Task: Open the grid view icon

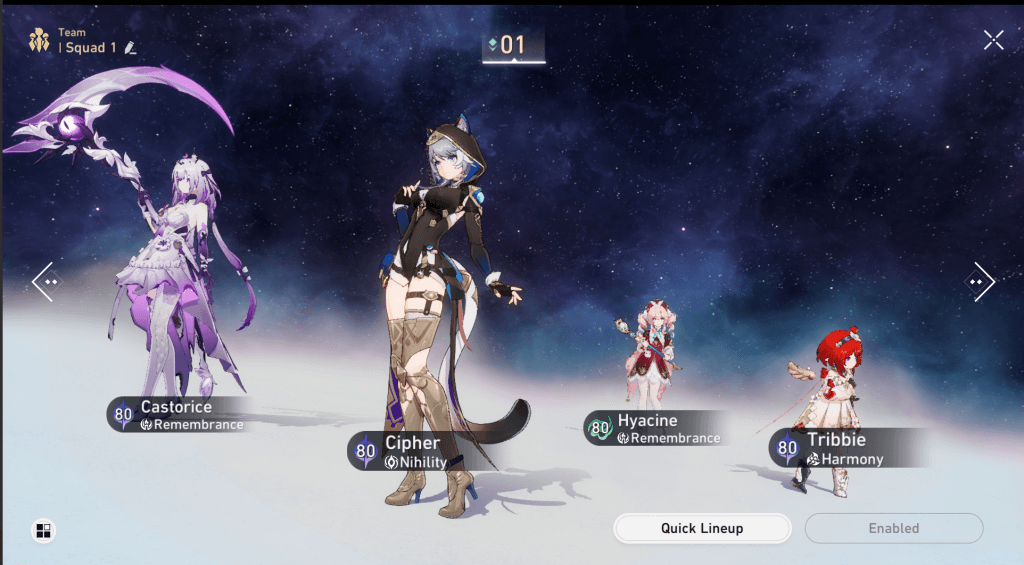Action: pos(43,531)
